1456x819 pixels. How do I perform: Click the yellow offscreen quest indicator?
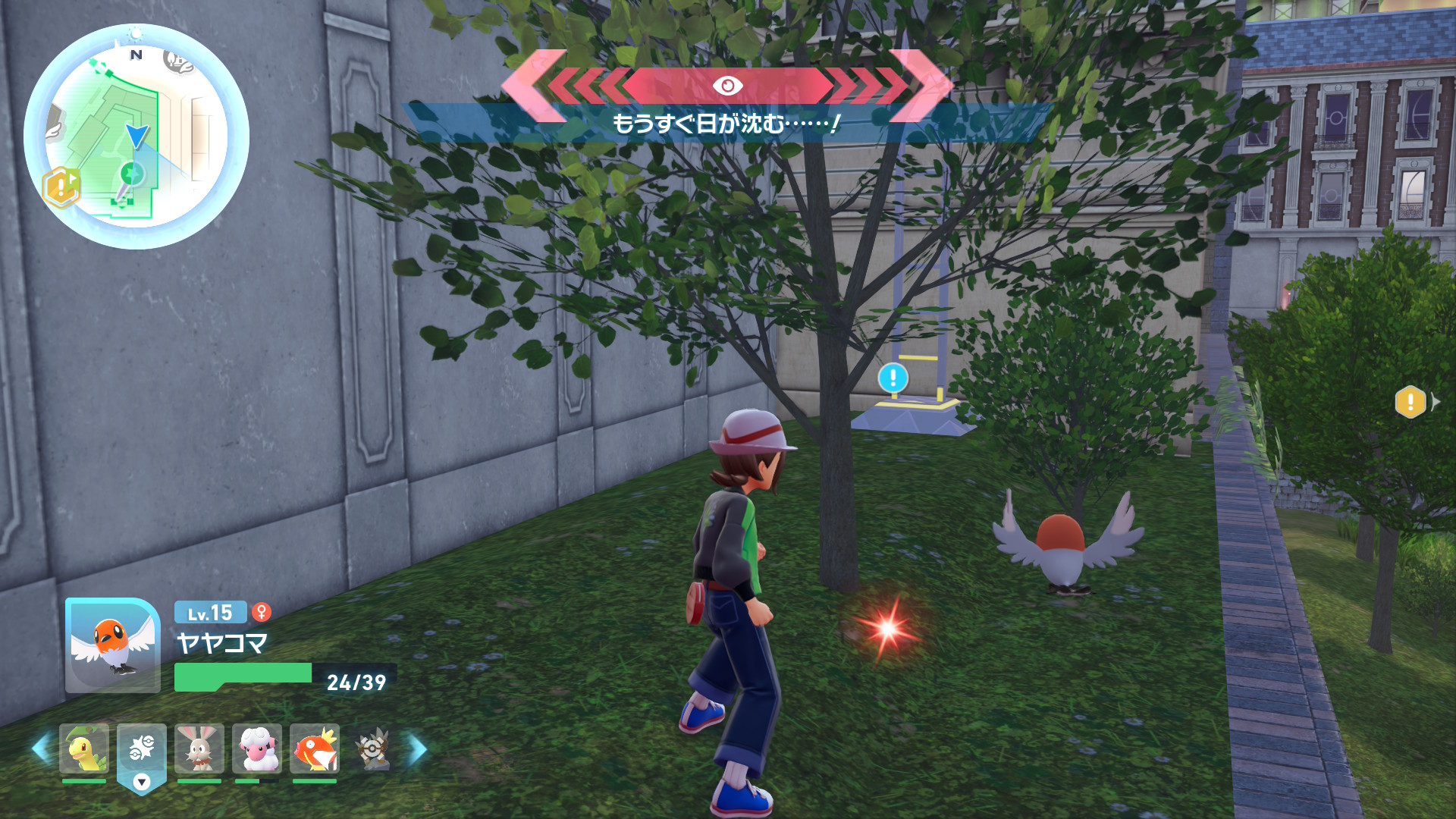pyautogui.click(x=1410, y=402)
